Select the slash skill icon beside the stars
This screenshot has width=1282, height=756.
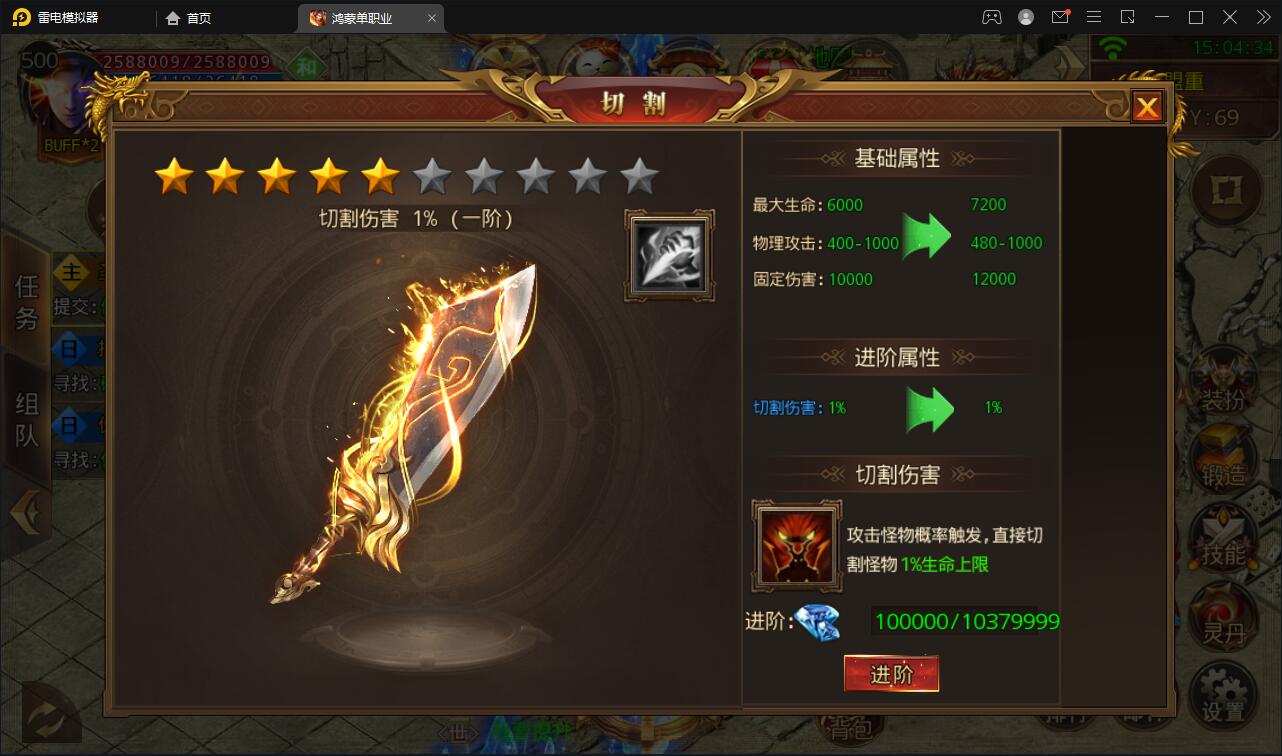pyautogui.click(x=668, y=253)
